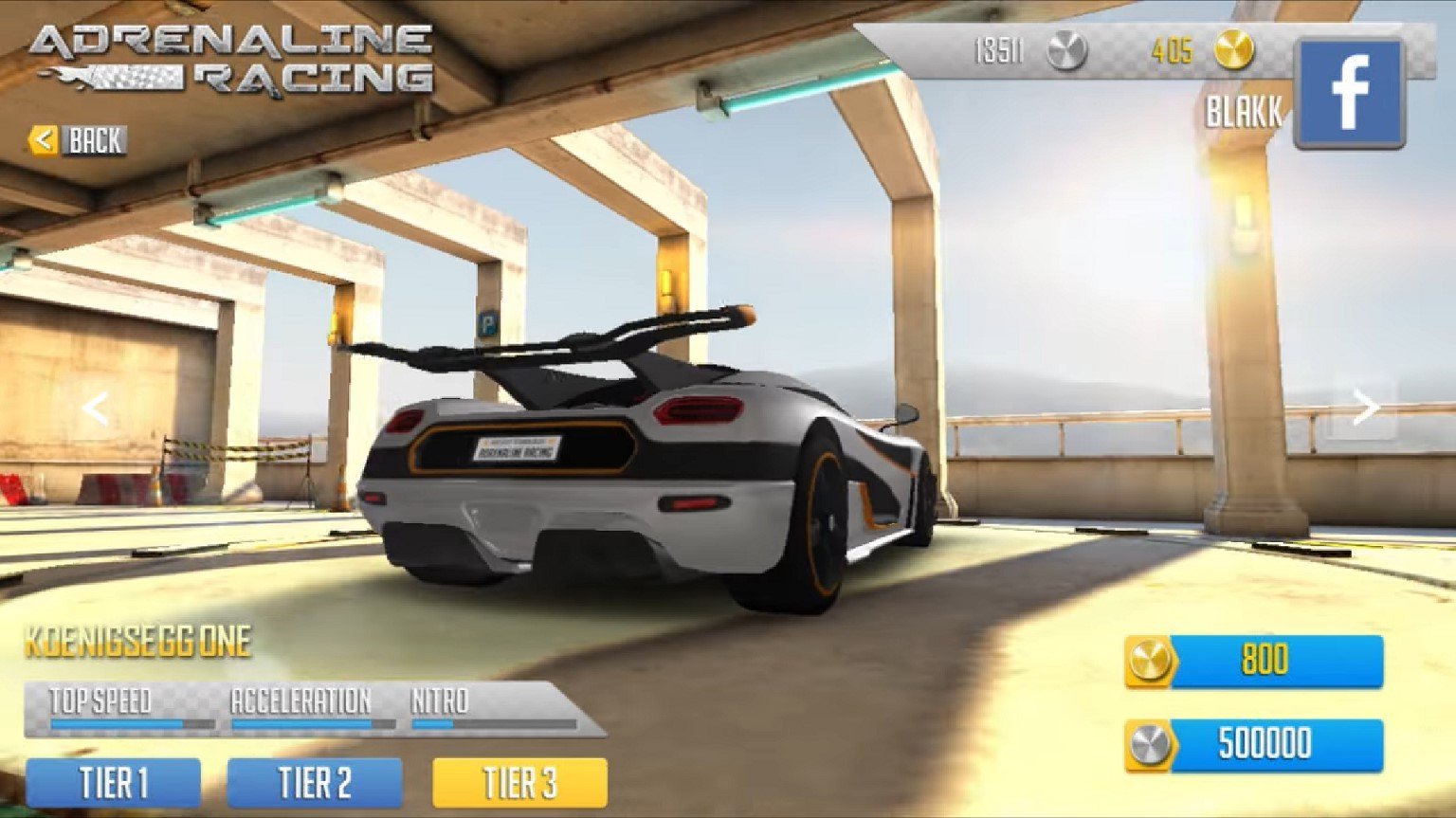Buy the car for 500000 silver coins
1456x818 pixels.
pyautogui.click(x=1254, y=744)
